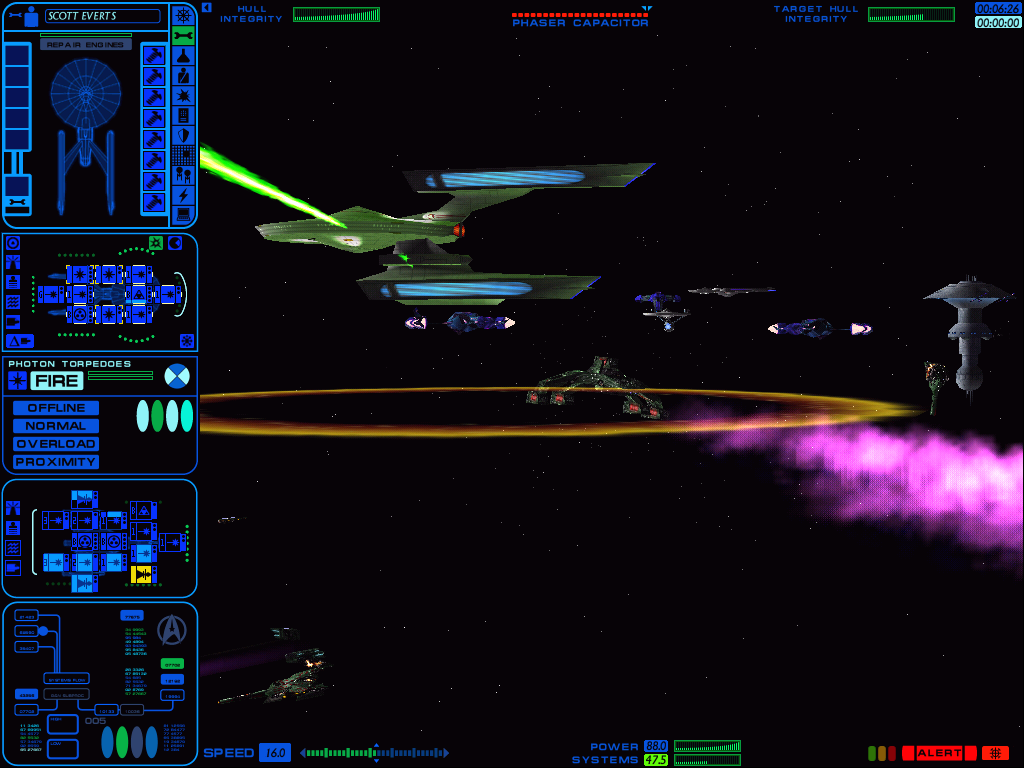Adjust the ship speed slider

pos(375,753)
